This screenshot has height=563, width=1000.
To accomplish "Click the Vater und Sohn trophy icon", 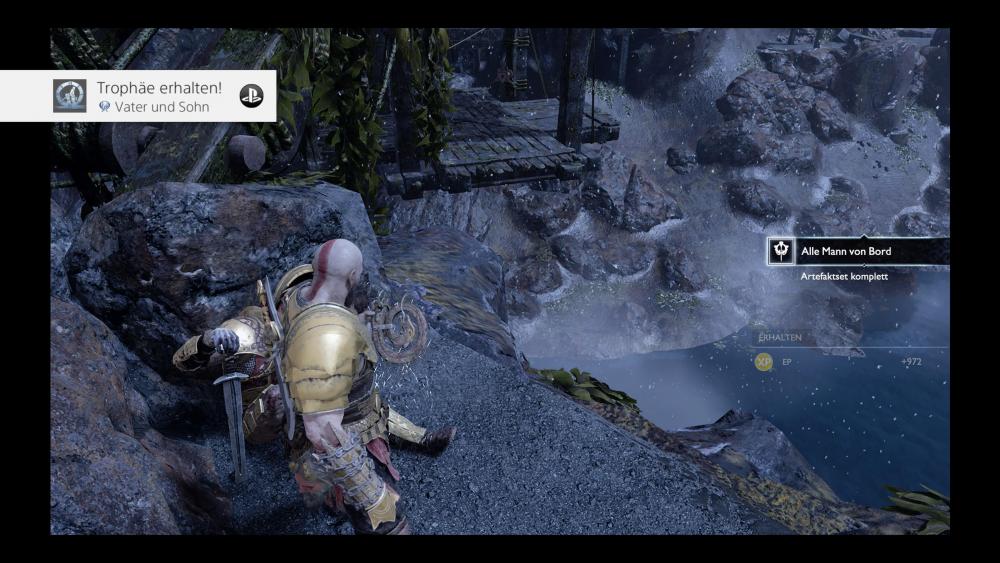I will [x=69, y=96].
